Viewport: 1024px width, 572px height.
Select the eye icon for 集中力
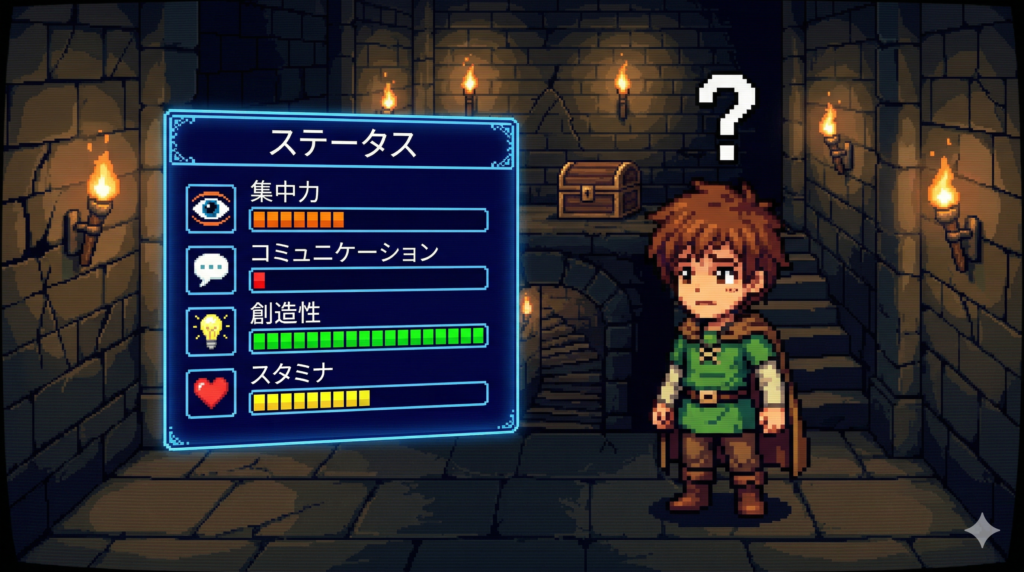[211, 208]
